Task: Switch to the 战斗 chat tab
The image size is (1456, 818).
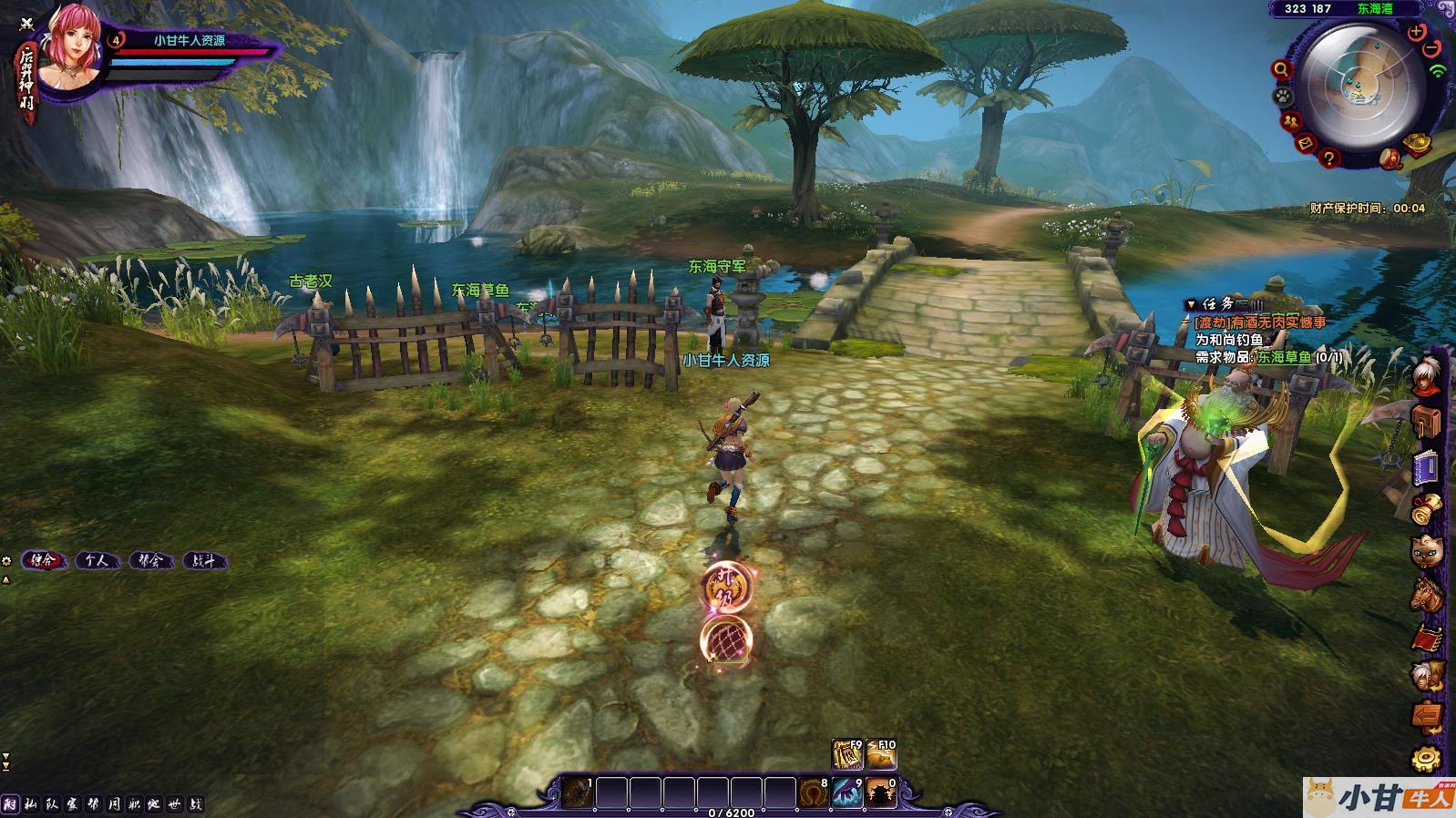Action: click(204, 561)
